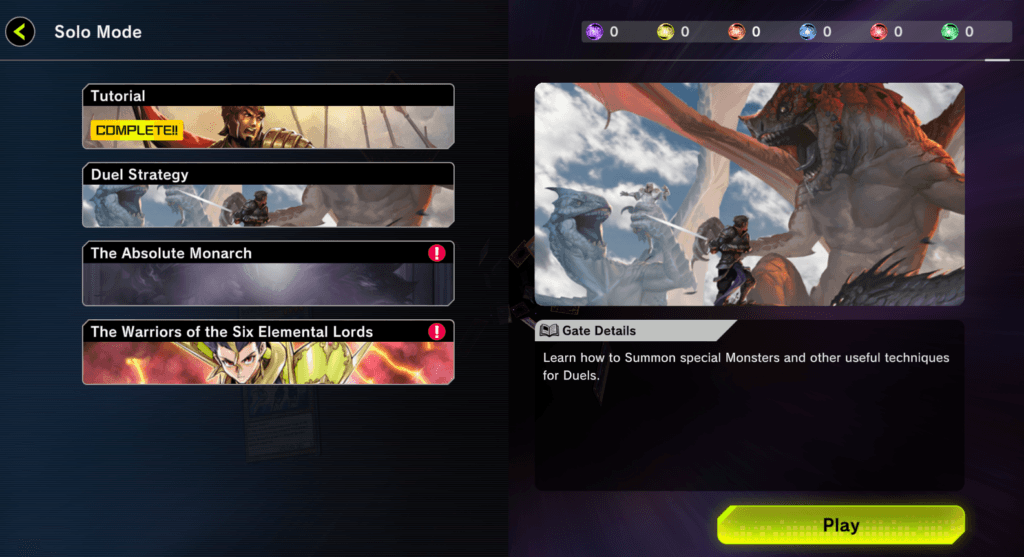The image size is (1024, 557).
Task: Open the Duel Strategy gate
Action: pyautogui.click(x=268, y=195)
